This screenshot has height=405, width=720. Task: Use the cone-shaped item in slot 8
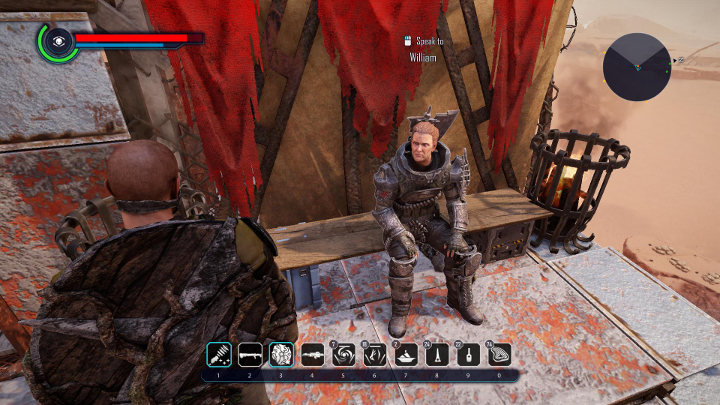(438, 354)
